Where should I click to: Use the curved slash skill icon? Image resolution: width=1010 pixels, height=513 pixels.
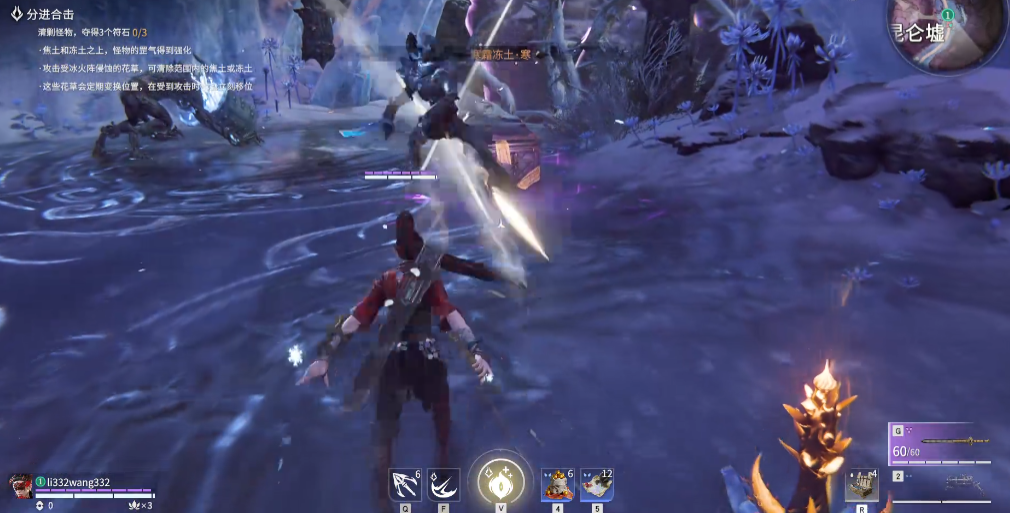coord(443,485)
